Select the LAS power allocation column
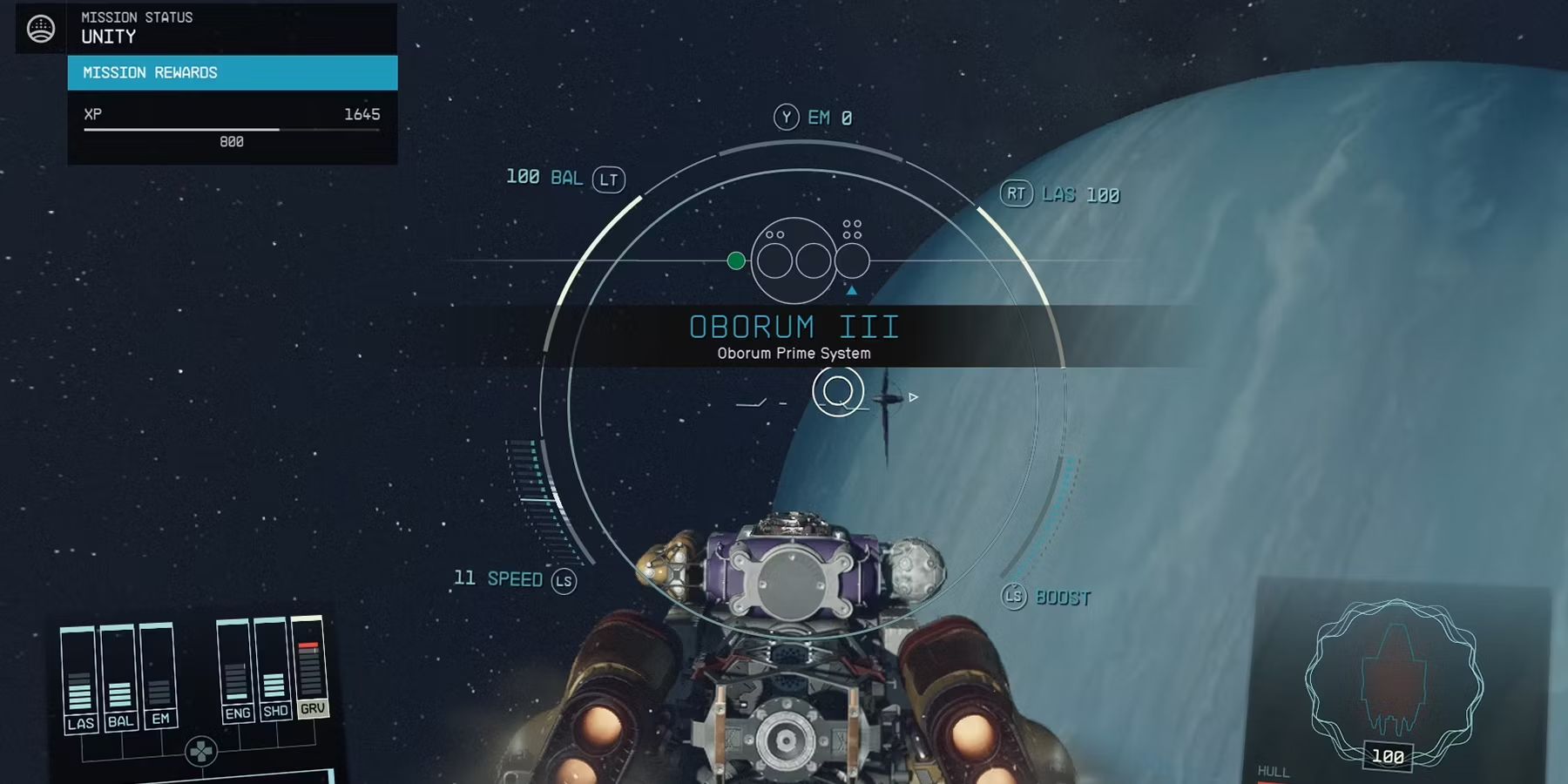This screenshot has height=784, width=1568. pos(79,679)
